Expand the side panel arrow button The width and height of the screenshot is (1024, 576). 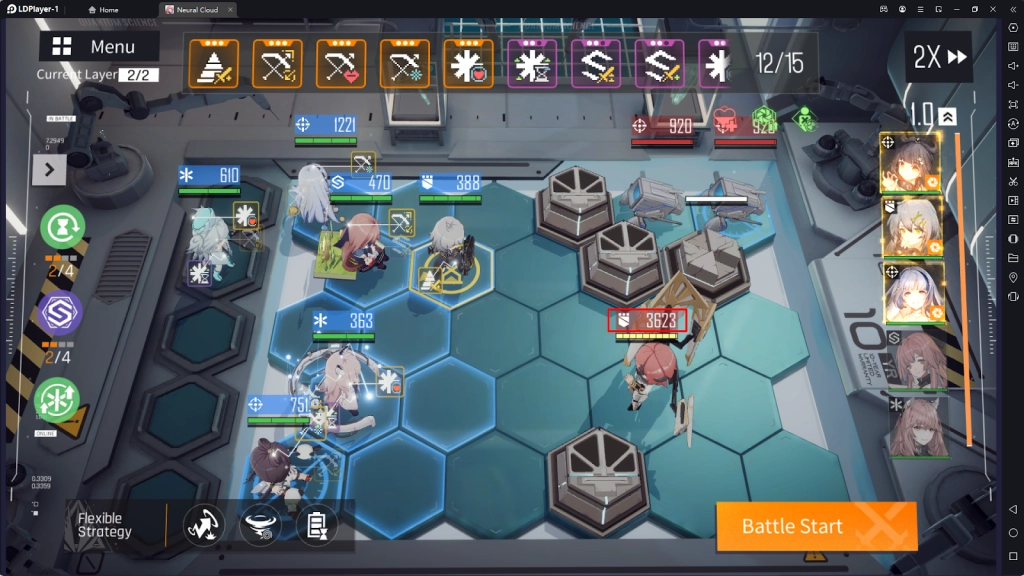(x=48, y=170)
